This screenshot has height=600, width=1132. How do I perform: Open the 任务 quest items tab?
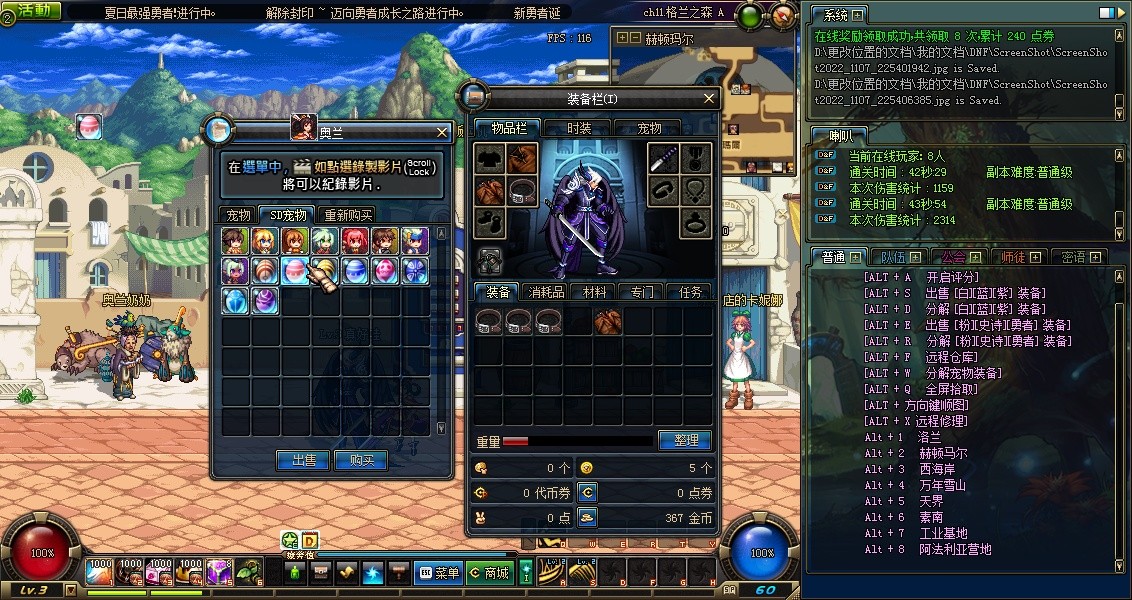tap(690, 292)
